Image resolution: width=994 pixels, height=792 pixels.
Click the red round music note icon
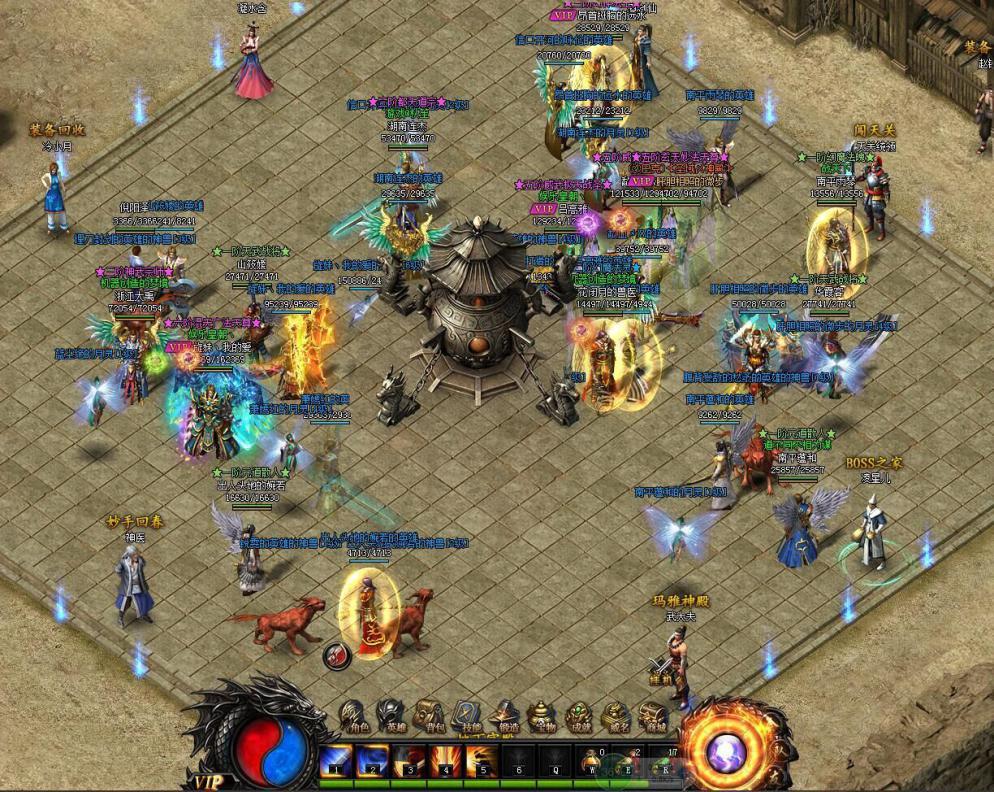tap(337, 656)
